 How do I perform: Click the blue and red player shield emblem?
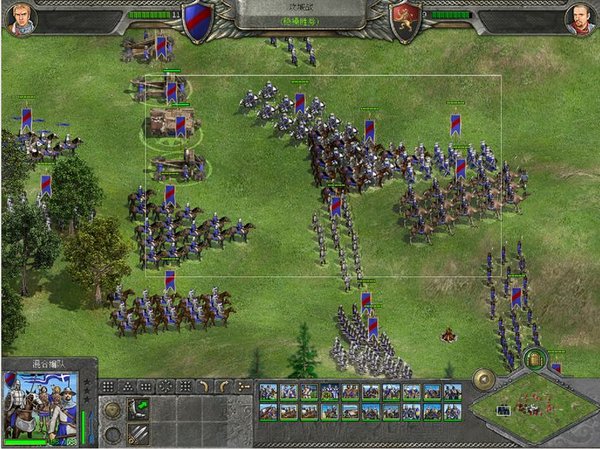[x=195, y=22]
